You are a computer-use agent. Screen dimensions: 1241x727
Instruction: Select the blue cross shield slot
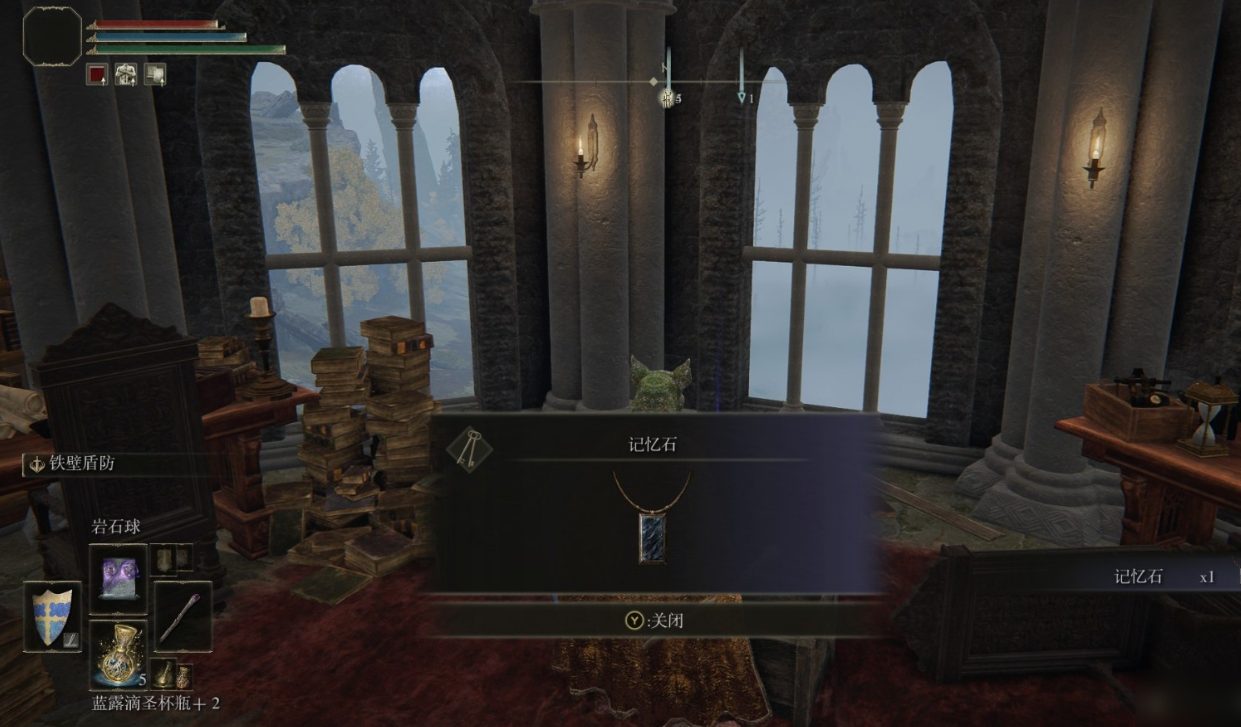52,616
